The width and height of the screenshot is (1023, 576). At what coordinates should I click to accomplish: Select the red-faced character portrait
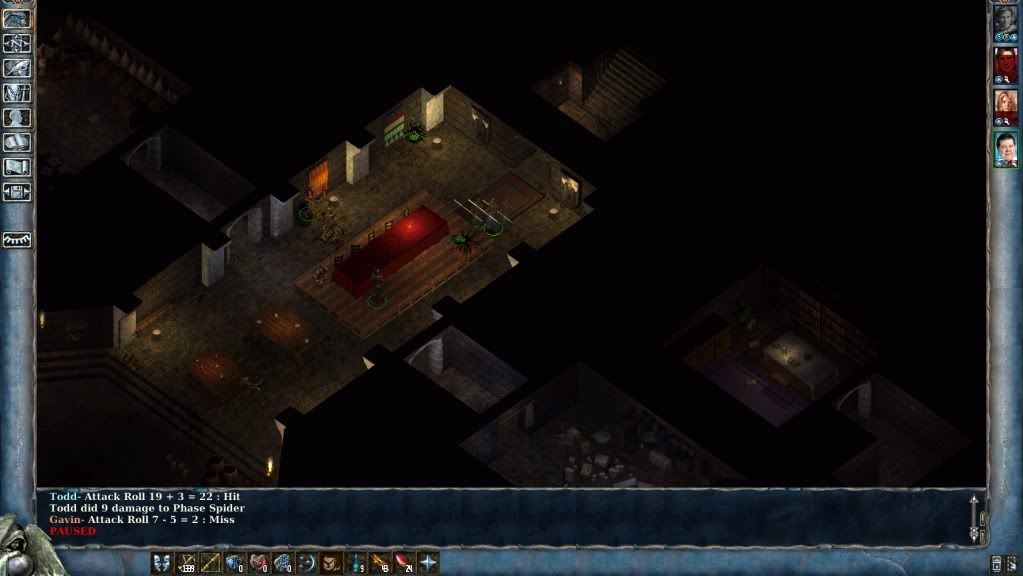click(1005, 66)
